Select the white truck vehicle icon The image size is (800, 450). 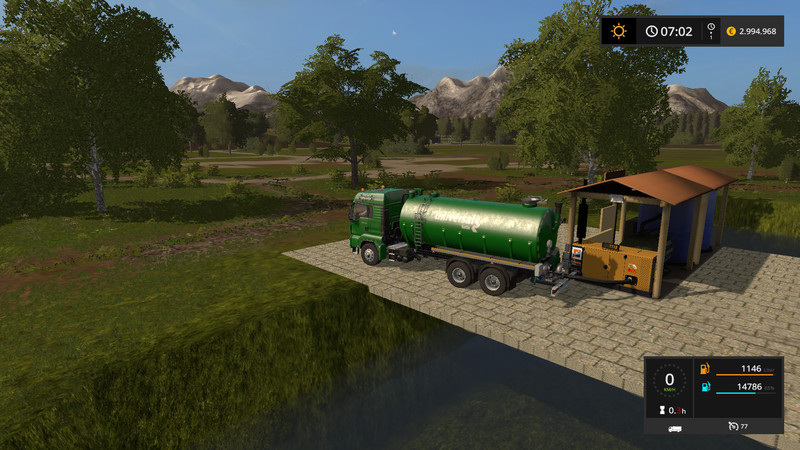pos(675,427)
